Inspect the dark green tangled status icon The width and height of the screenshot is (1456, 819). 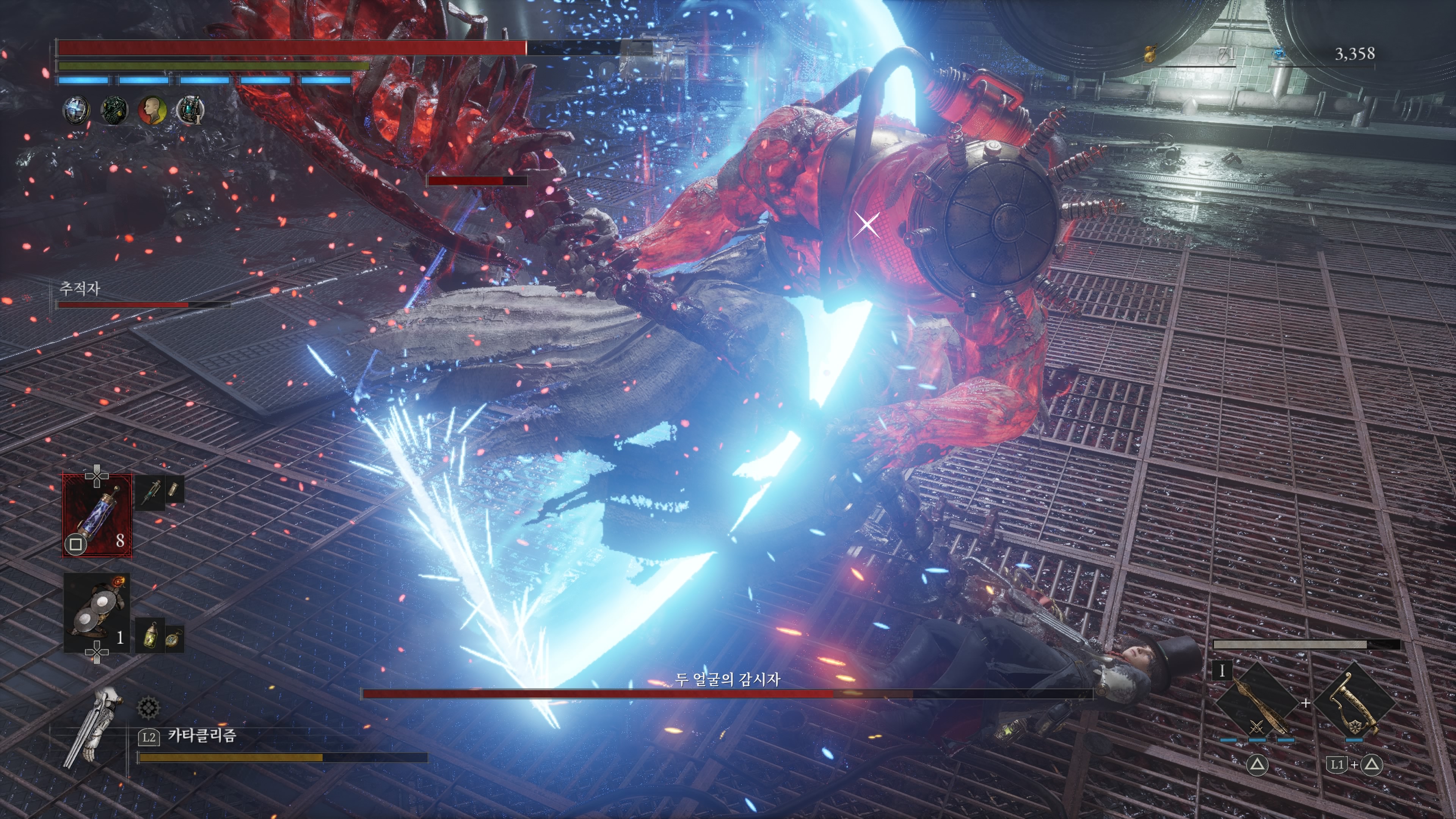click(x=114, y=110)
